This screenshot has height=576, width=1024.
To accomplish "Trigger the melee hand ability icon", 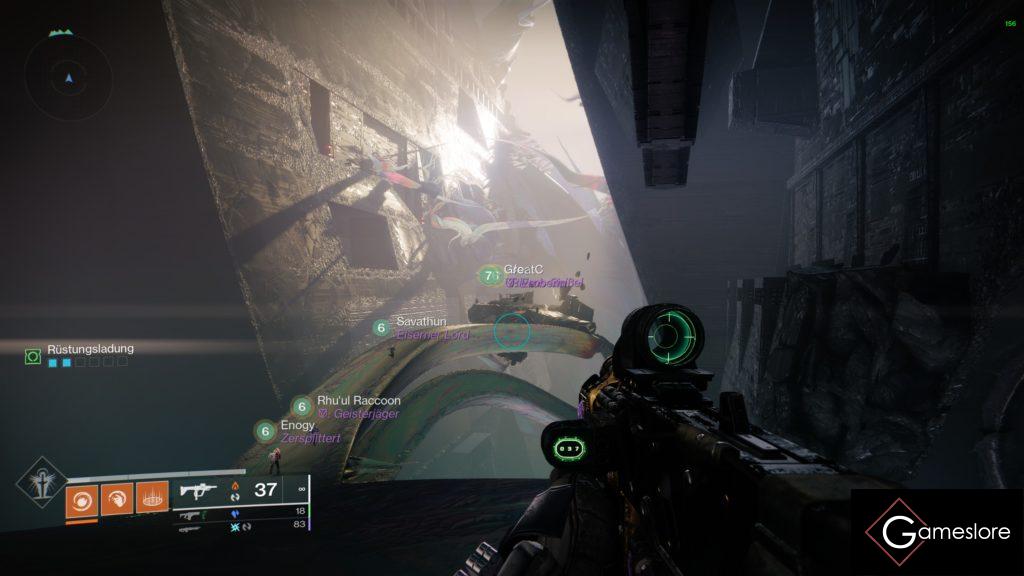I will tap(117, 497).
